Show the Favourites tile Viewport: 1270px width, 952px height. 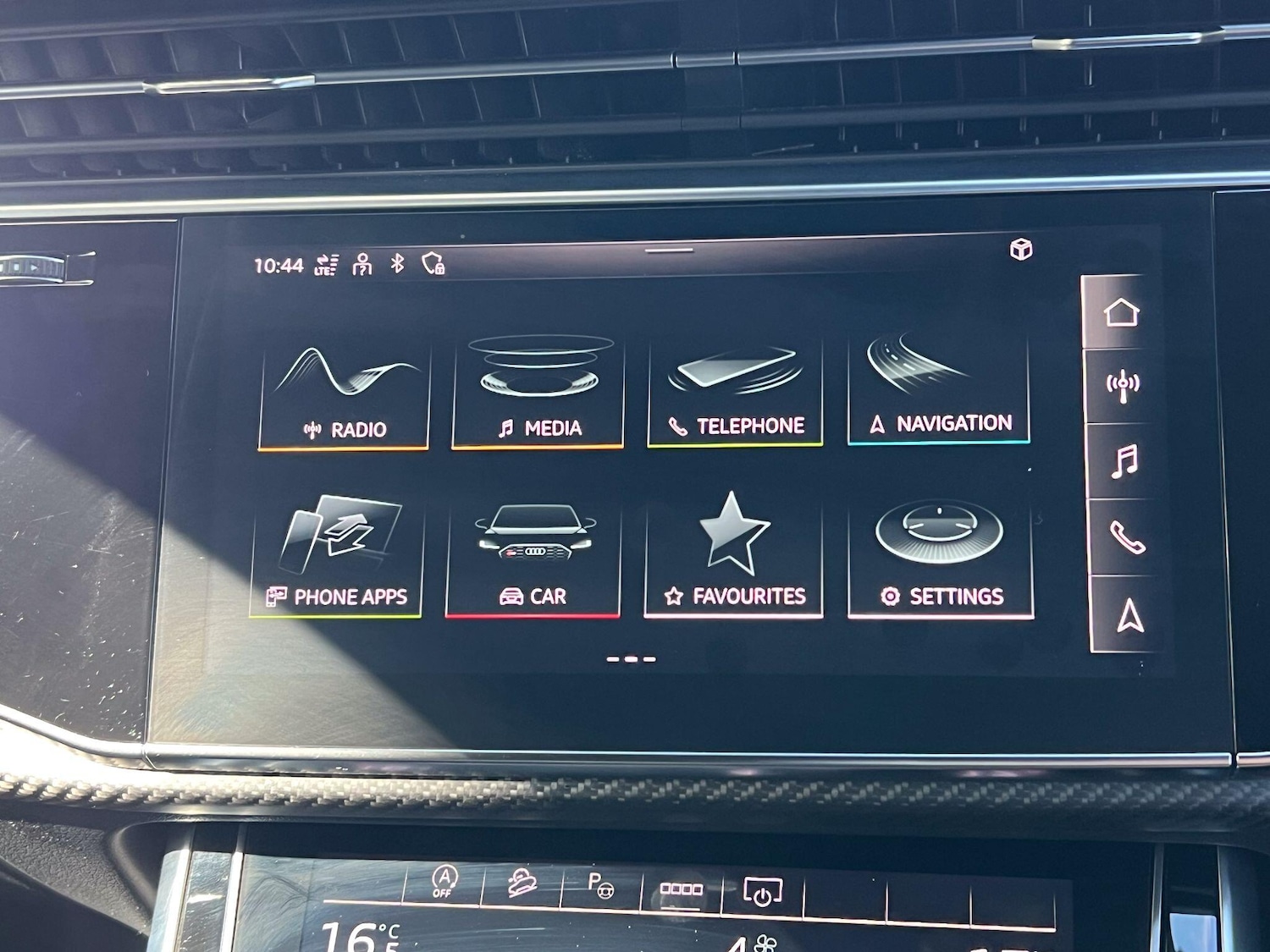coord(733,556)
